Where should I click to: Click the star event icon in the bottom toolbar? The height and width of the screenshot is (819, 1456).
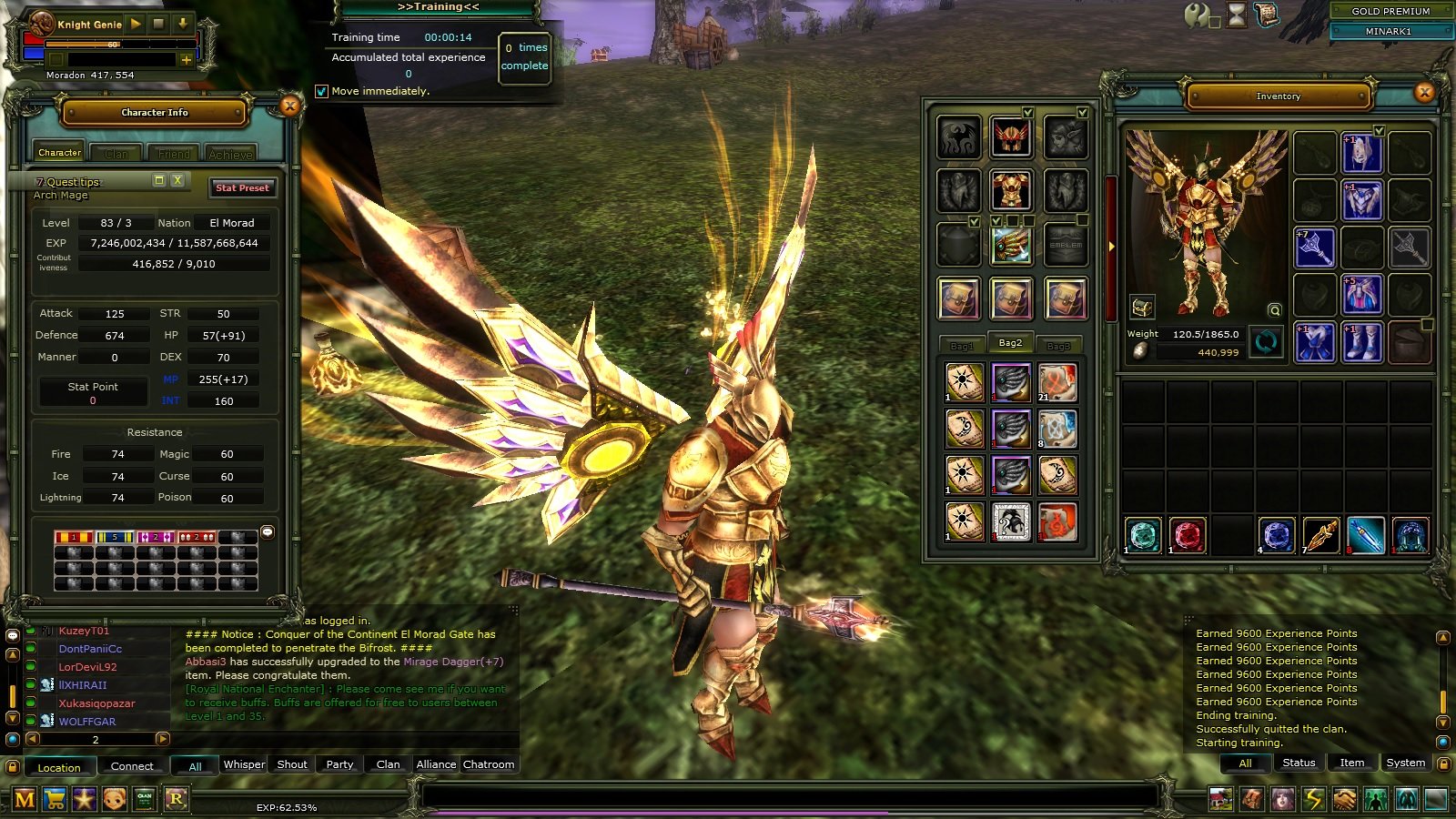point(84,799)
